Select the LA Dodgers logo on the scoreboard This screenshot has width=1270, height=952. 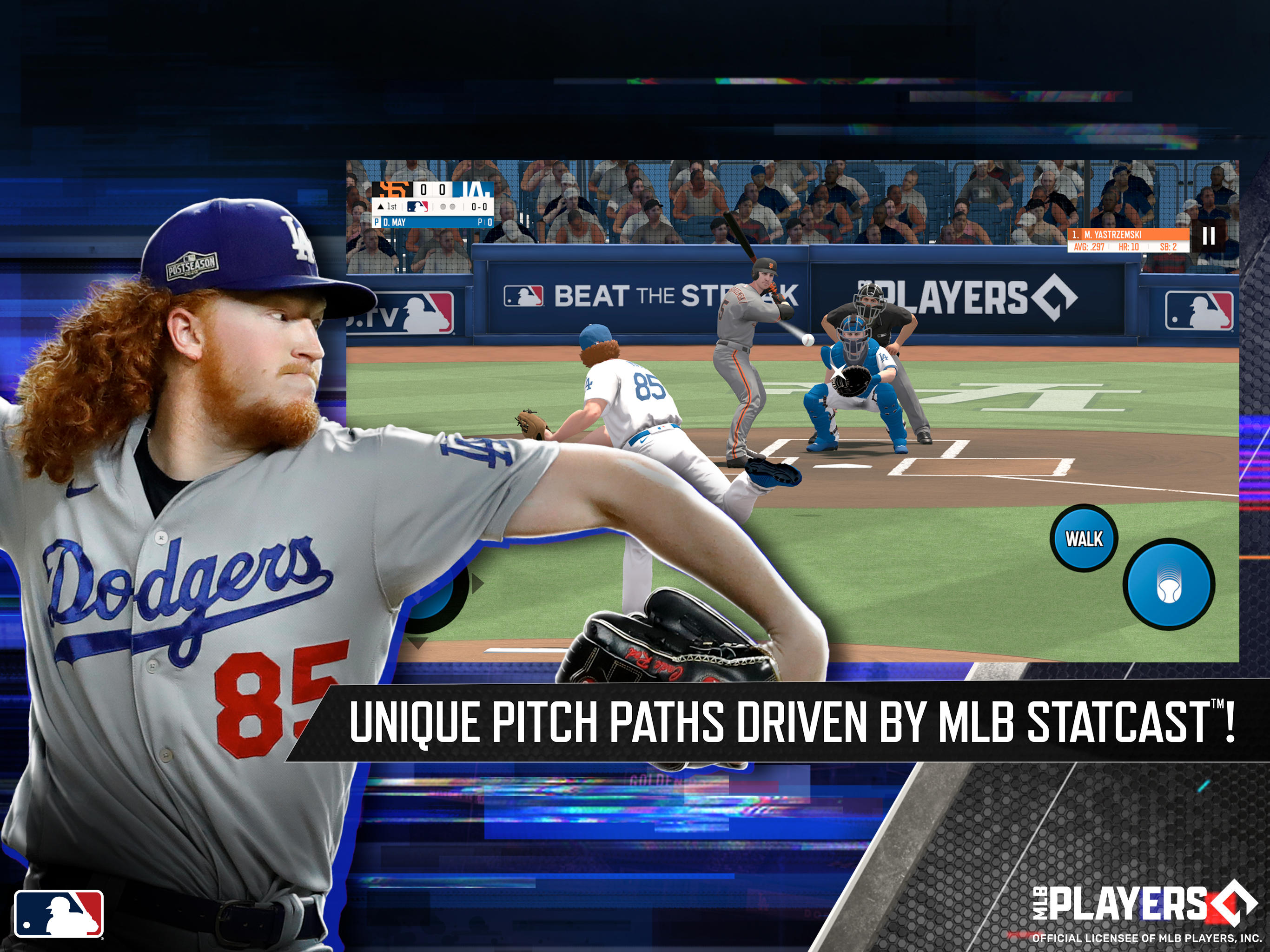coord(476,190)
